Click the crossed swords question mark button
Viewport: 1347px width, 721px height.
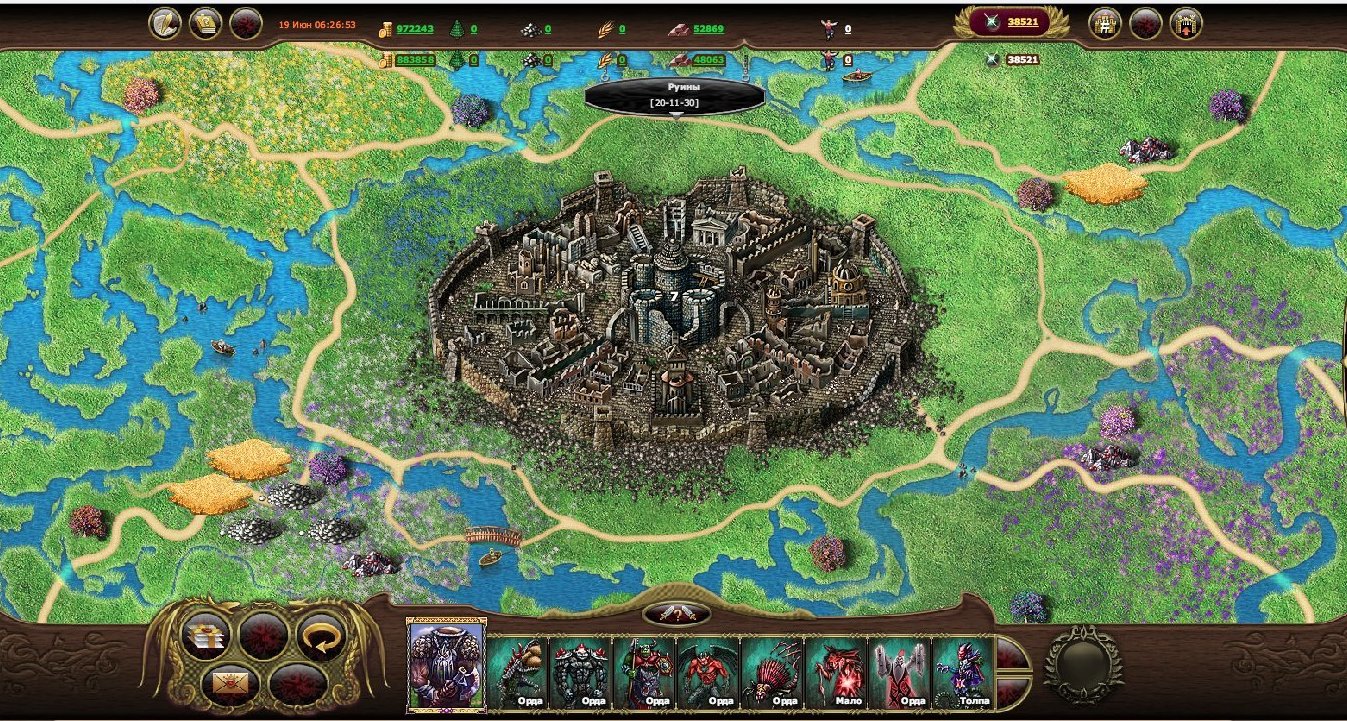pyautogui.click(x=676, y=613)
